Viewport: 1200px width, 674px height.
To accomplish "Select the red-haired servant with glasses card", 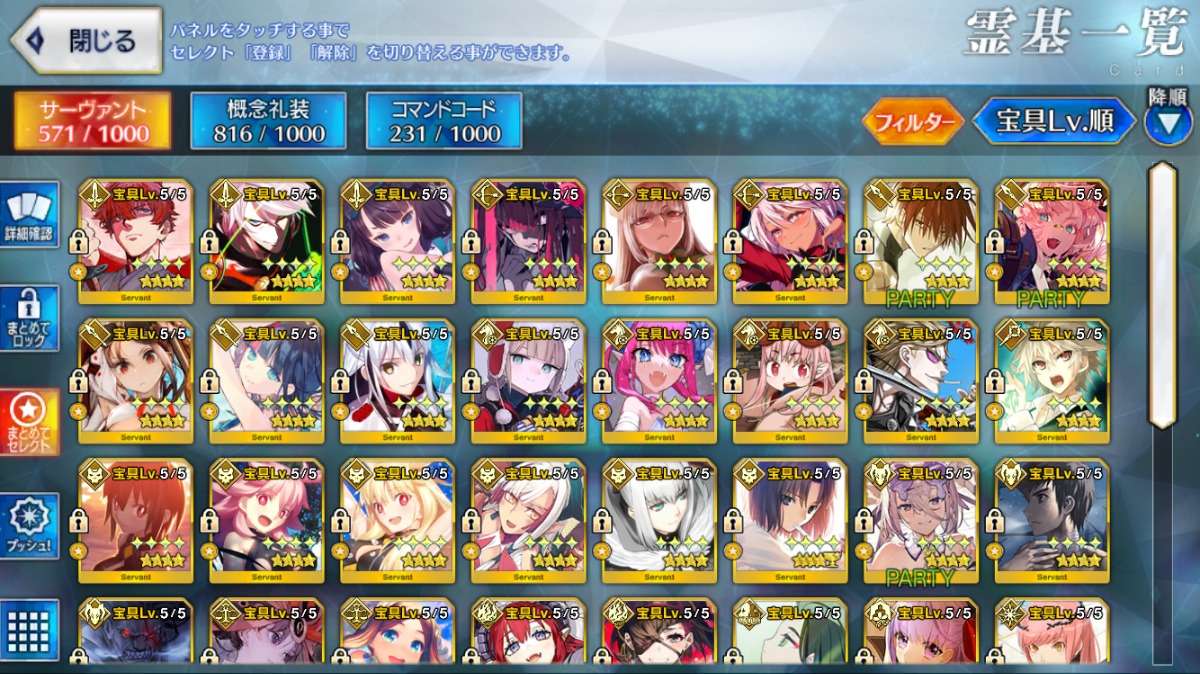I will (x=136, y=242).
